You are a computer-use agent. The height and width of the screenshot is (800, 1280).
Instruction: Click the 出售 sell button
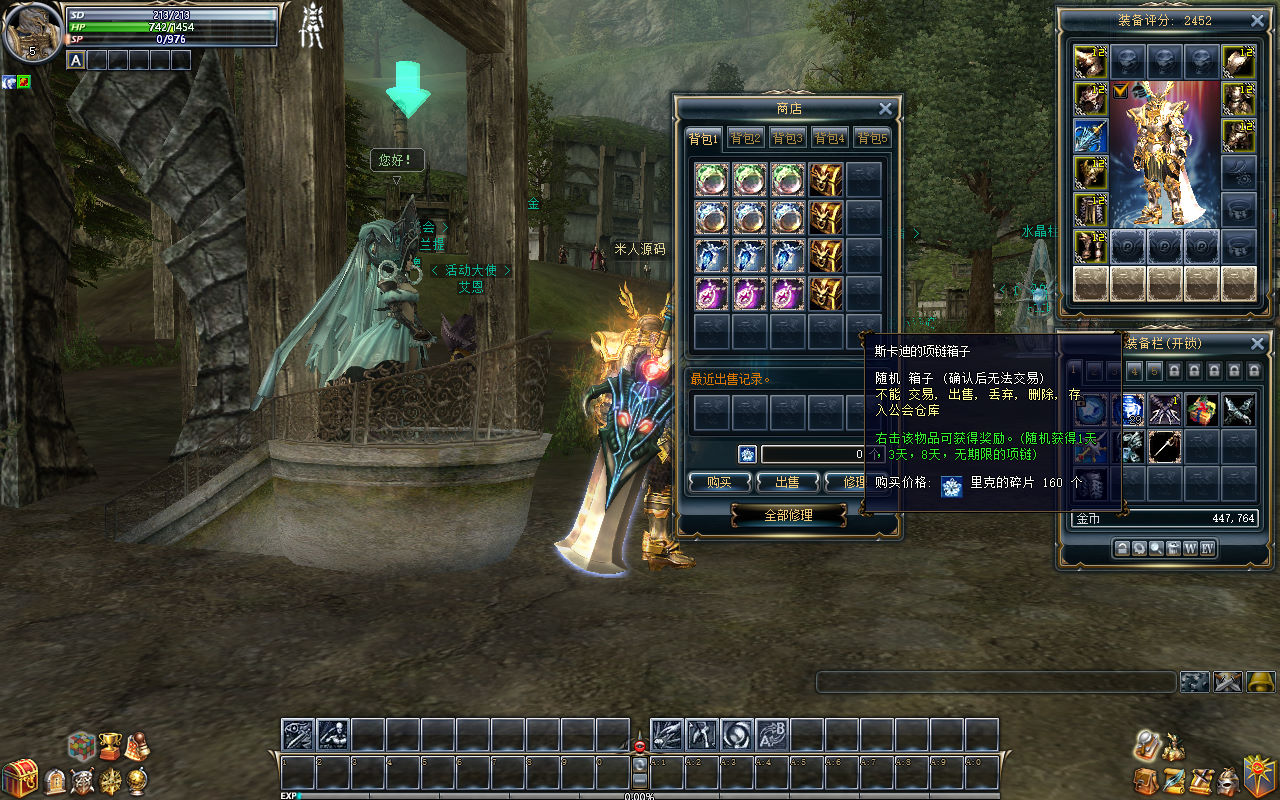[787, 482]
